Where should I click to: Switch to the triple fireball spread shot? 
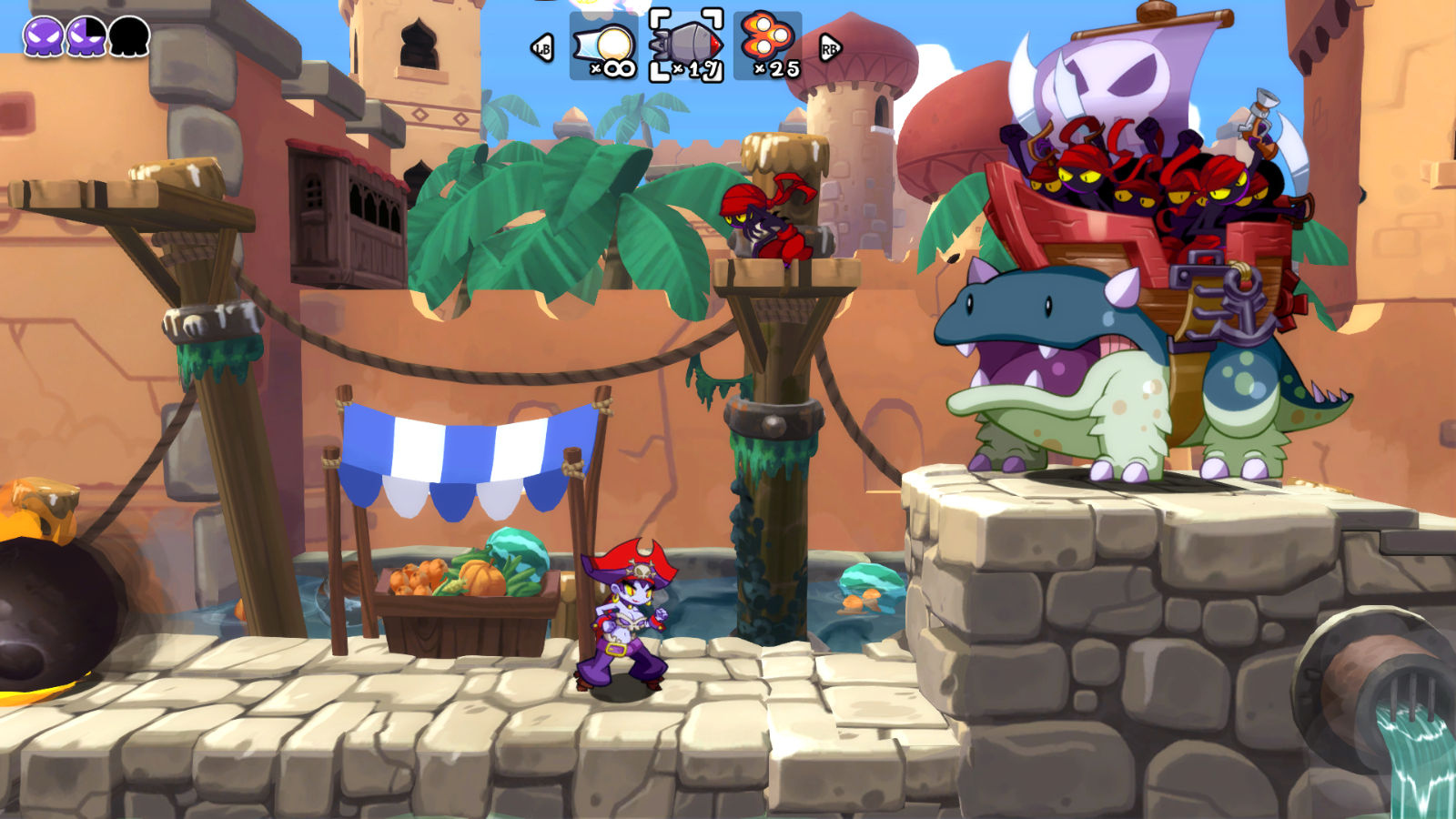(768, 45)
